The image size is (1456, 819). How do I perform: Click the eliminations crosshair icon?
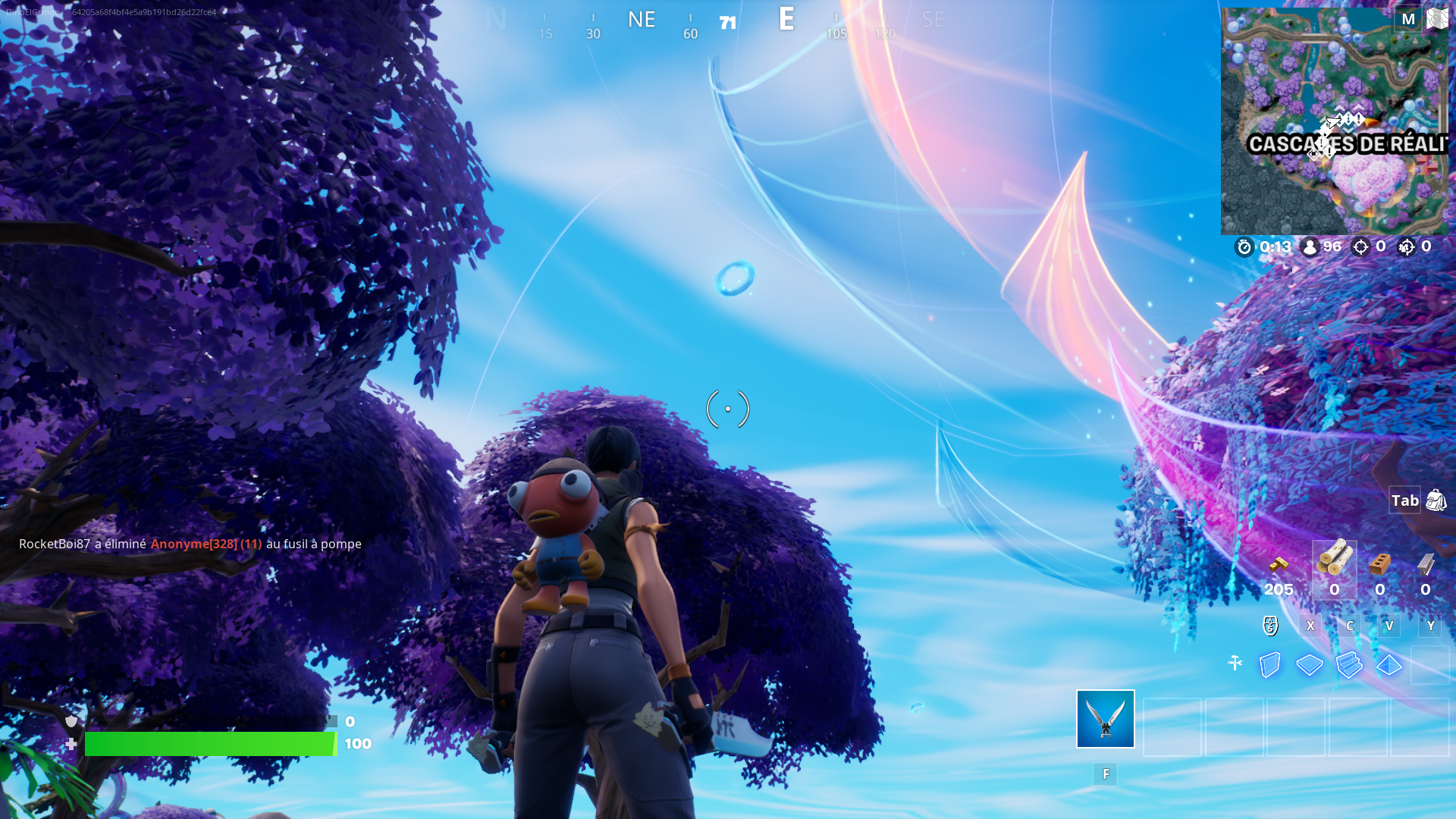pyautogui.click(x=1361, y=246)
